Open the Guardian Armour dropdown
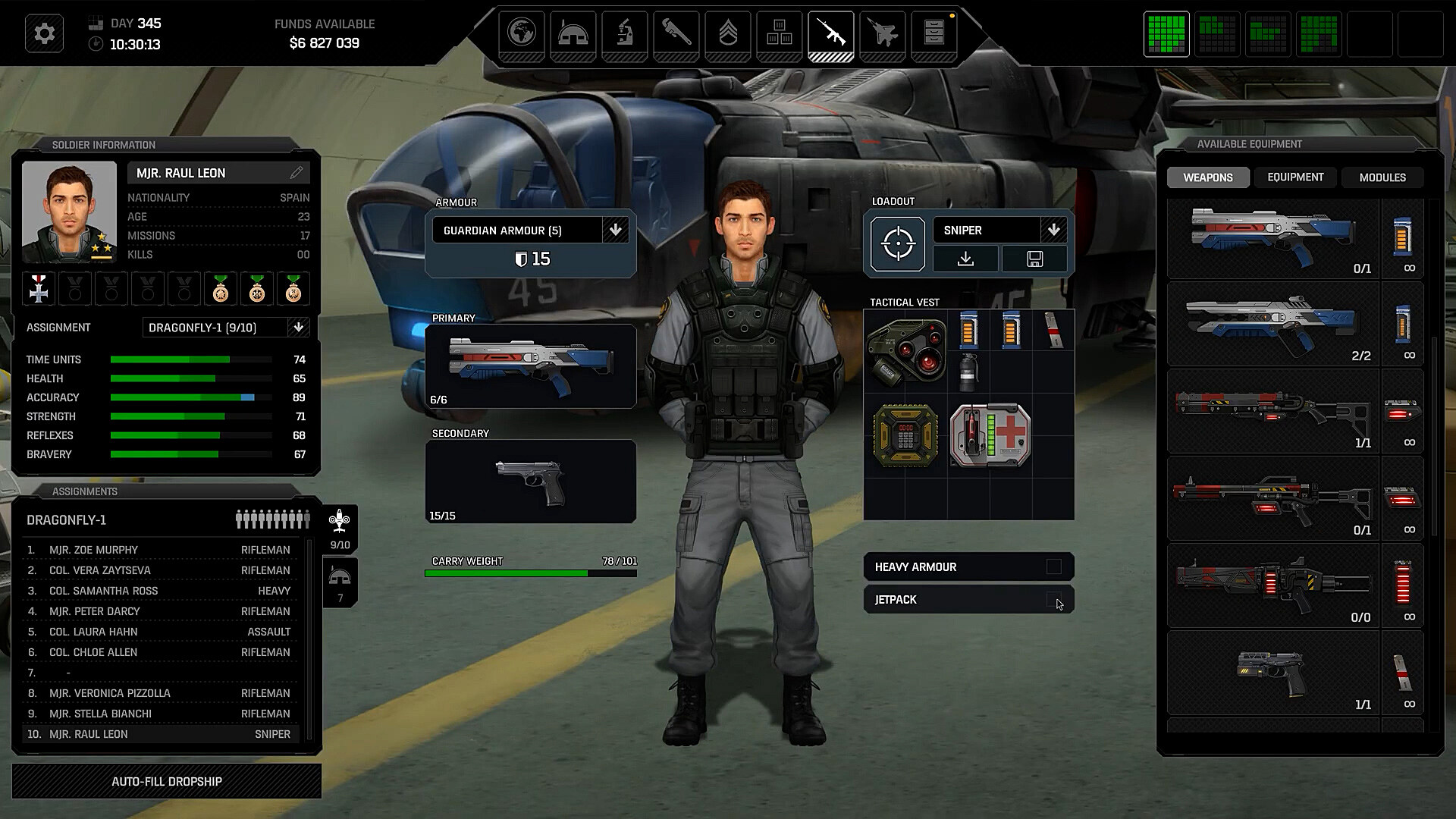Viewport: 1456px width, 819px height. pos(615,230)
